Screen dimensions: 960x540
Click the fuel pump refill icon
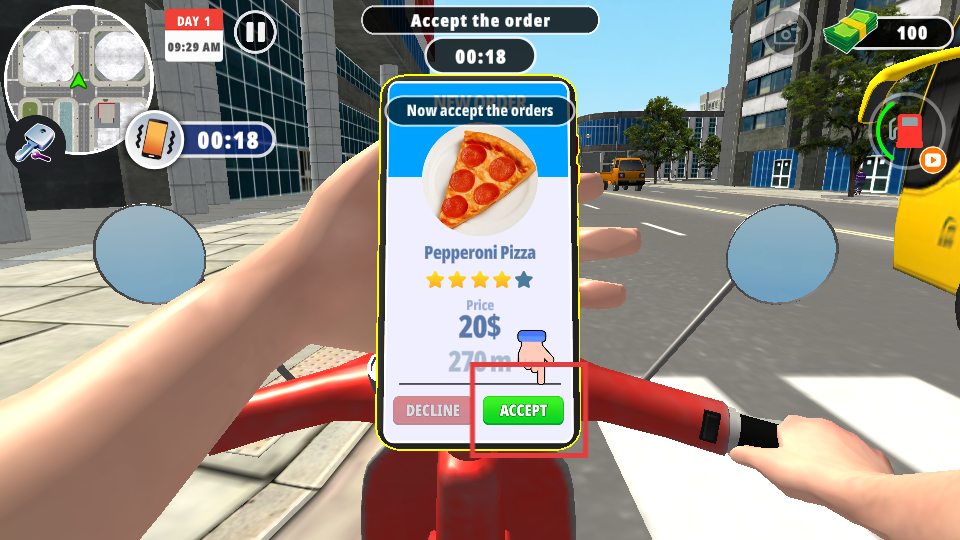click(x=908, y=131)
